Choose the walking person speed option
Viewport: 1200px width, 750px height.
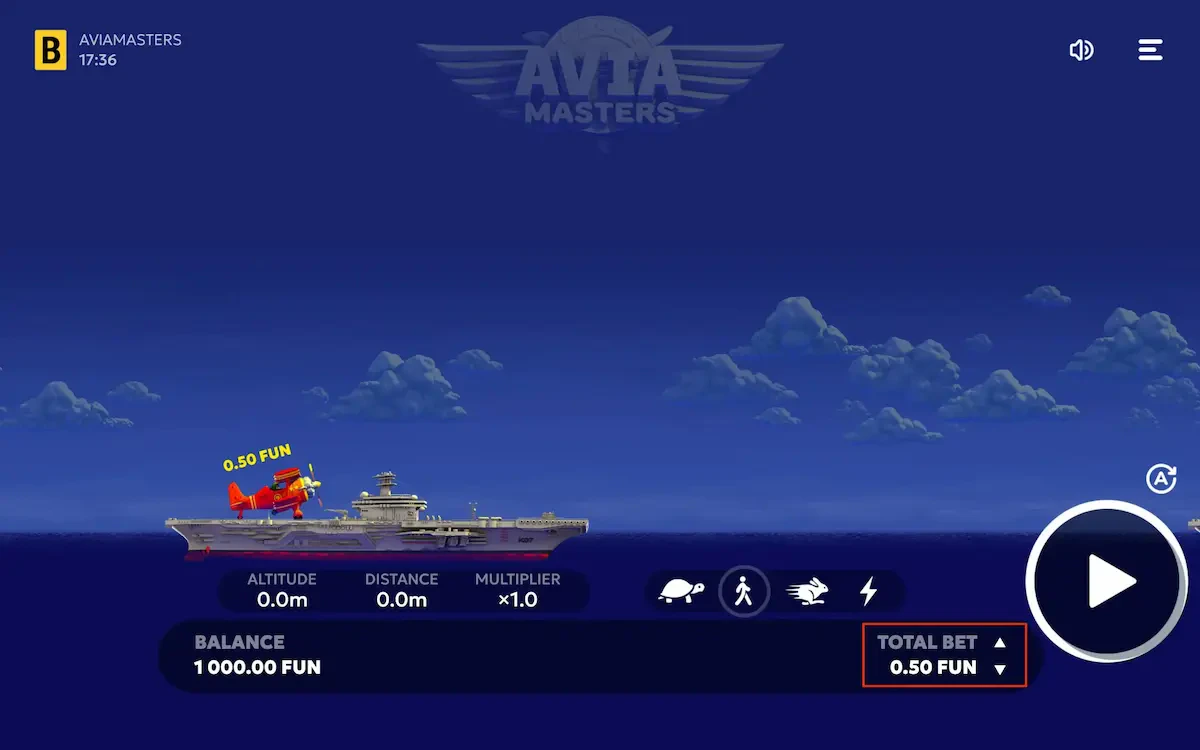pos(743,592)
